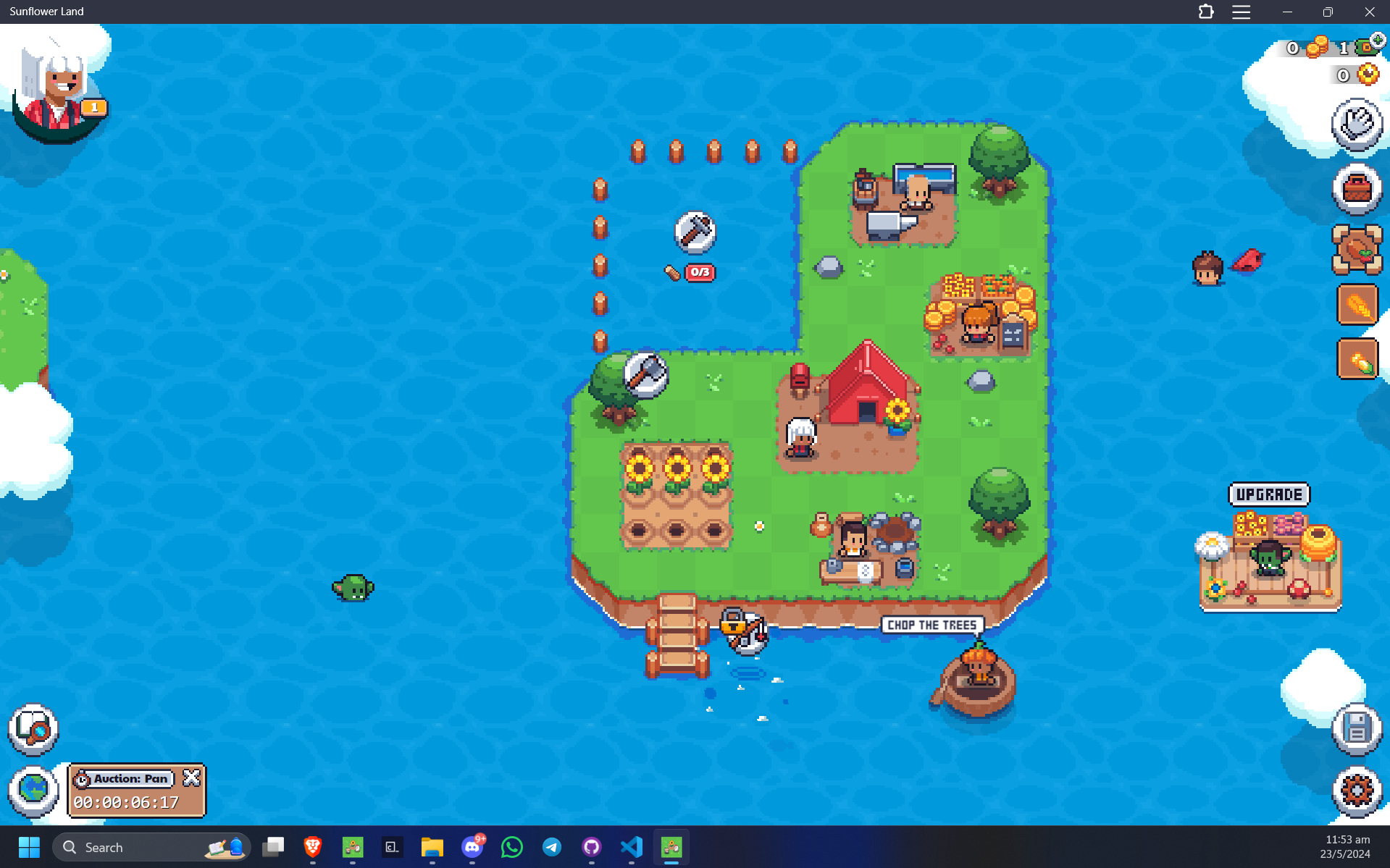Open the world globe travel icon

pos(33,790)
